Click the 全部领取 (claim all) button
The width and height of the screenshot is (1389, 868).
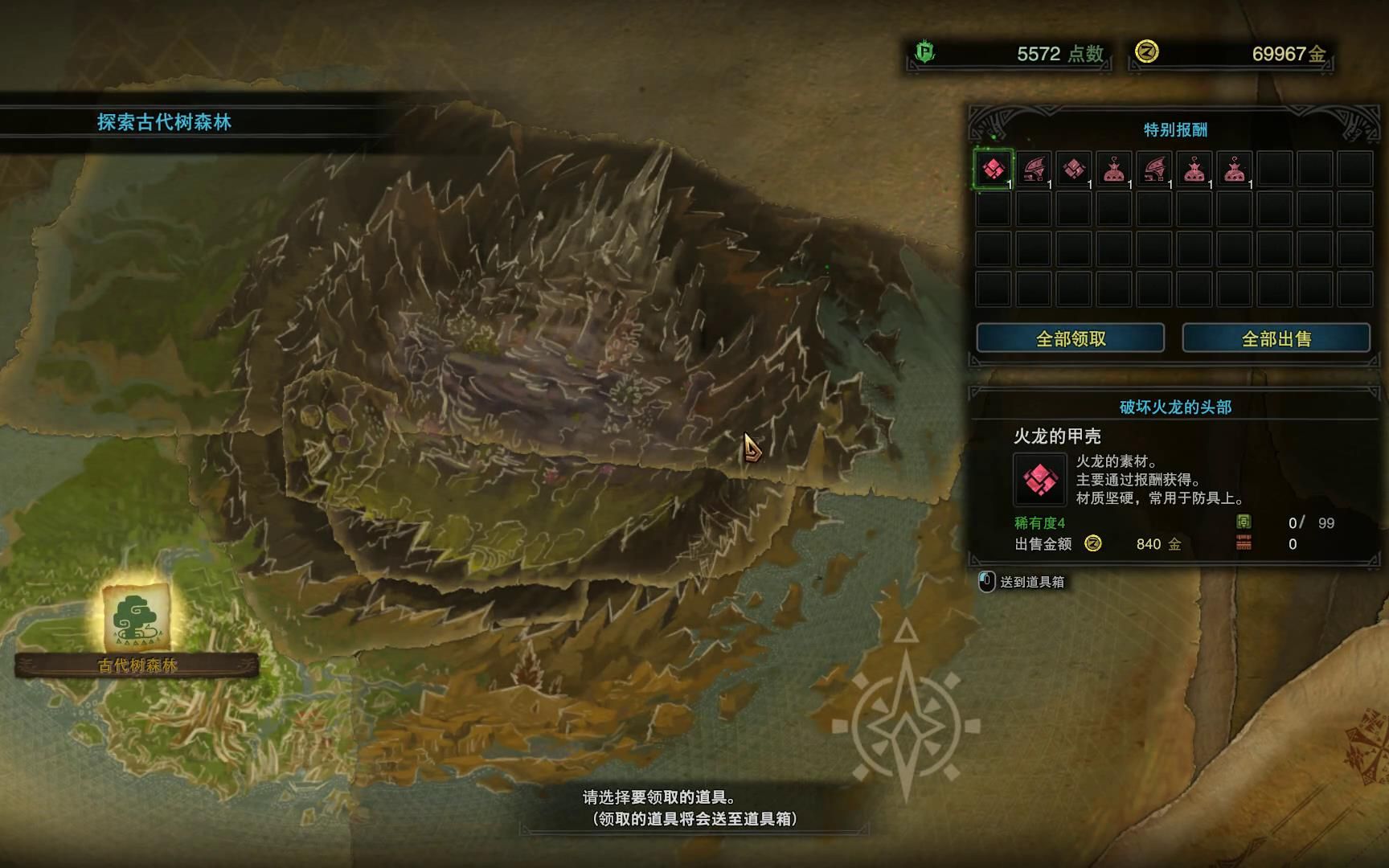[1070, 338]
